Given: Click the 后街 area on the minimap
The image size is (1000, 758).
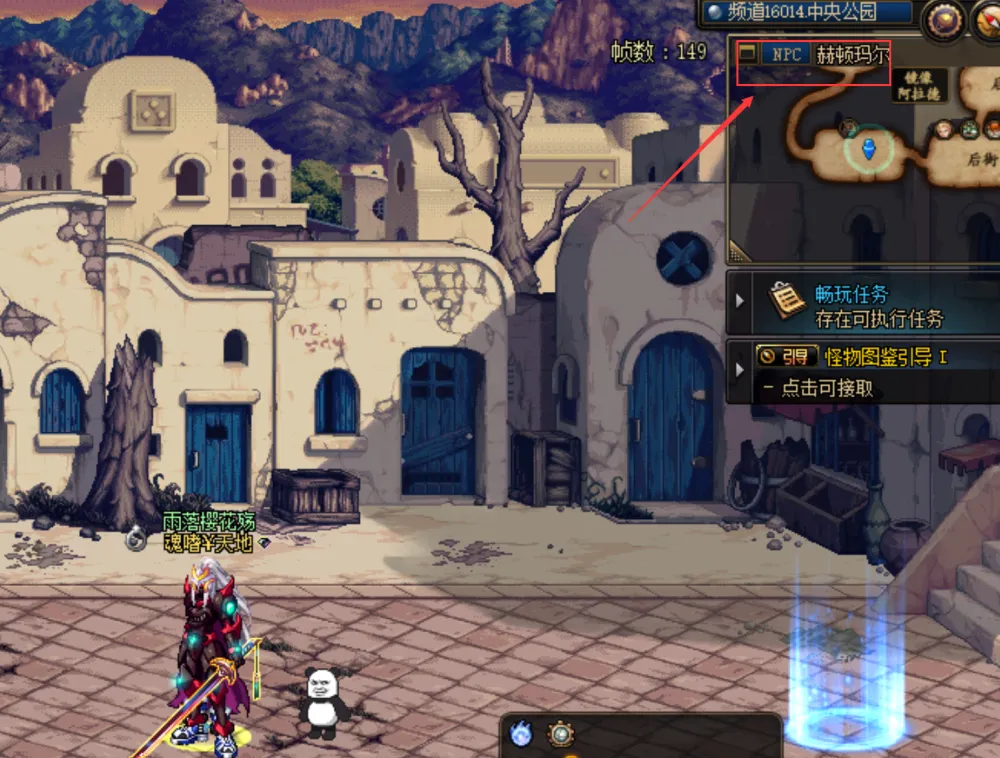Looking at the screenshot, I should (x=980, y=158).
